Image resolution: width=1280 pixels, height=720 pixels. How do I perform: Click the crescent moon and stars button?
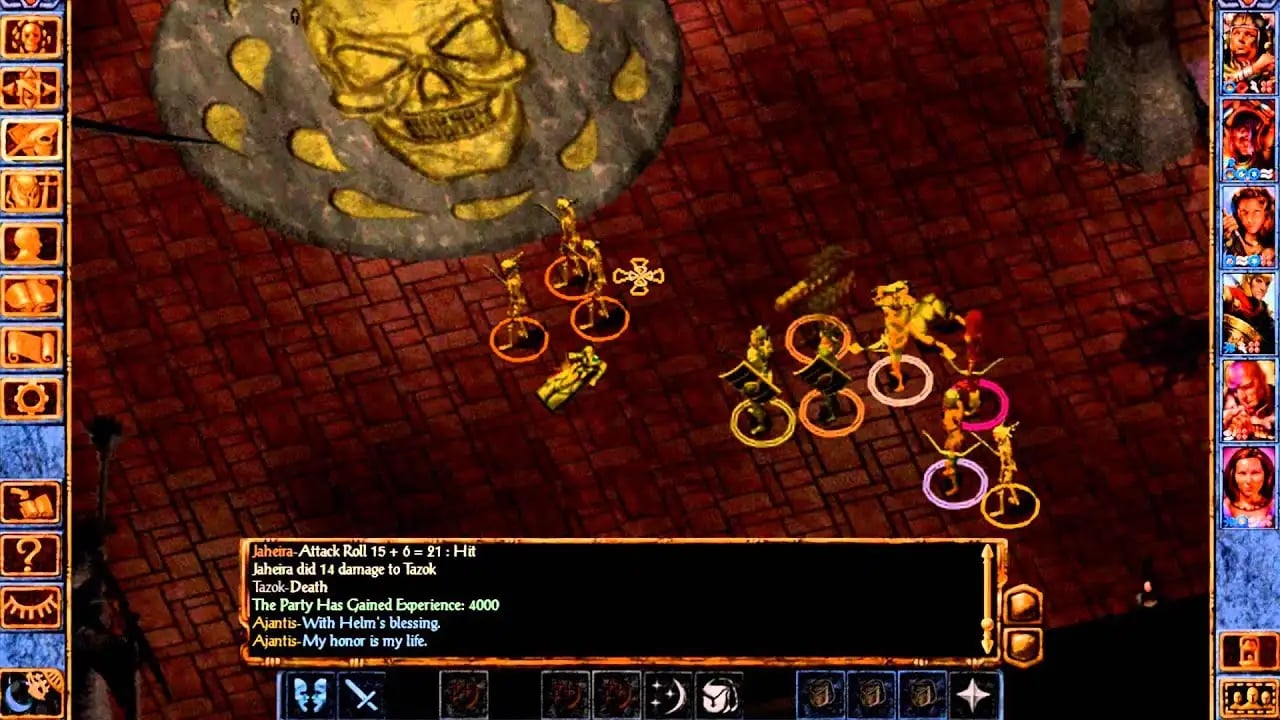(668, 694)
